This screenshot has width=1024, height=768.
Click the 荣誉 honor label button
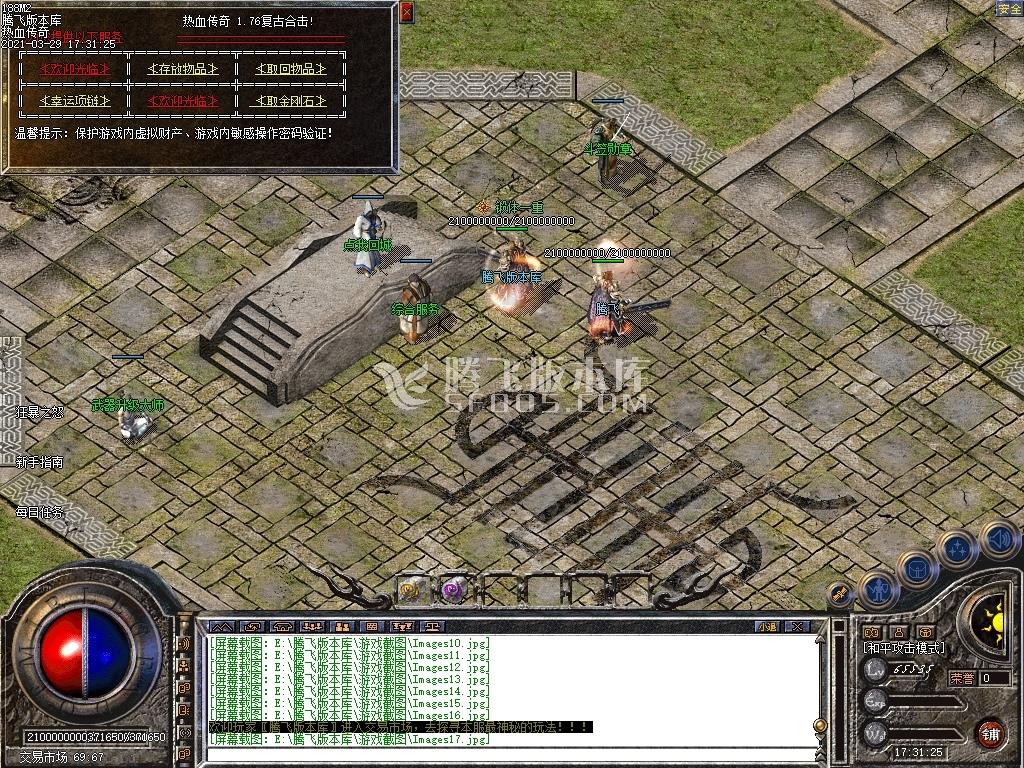961,678
